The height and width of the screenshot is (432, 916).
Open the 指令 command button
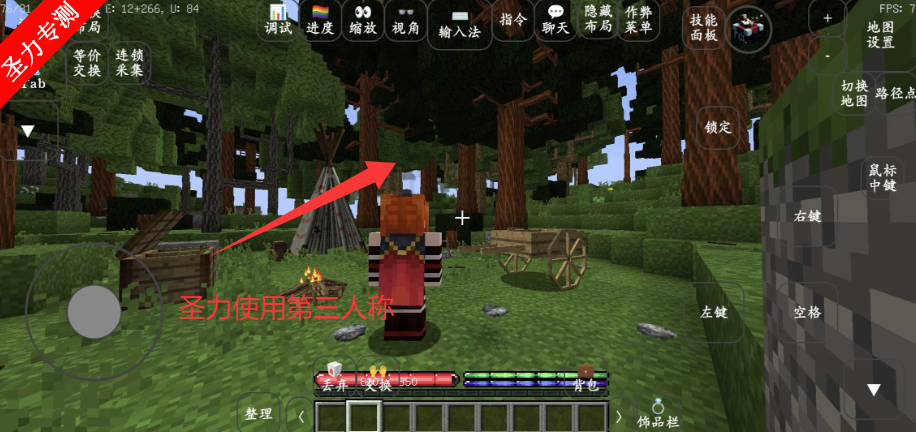click(513, 20)
